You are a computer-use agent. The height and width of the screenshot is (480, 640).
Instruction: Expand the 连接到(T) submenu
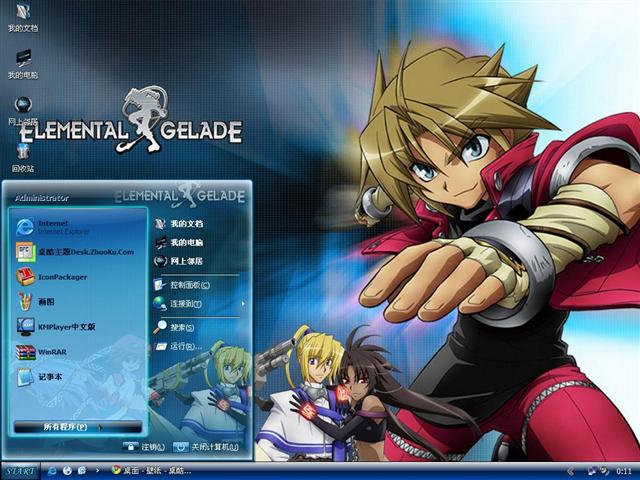tap(187, 303)
